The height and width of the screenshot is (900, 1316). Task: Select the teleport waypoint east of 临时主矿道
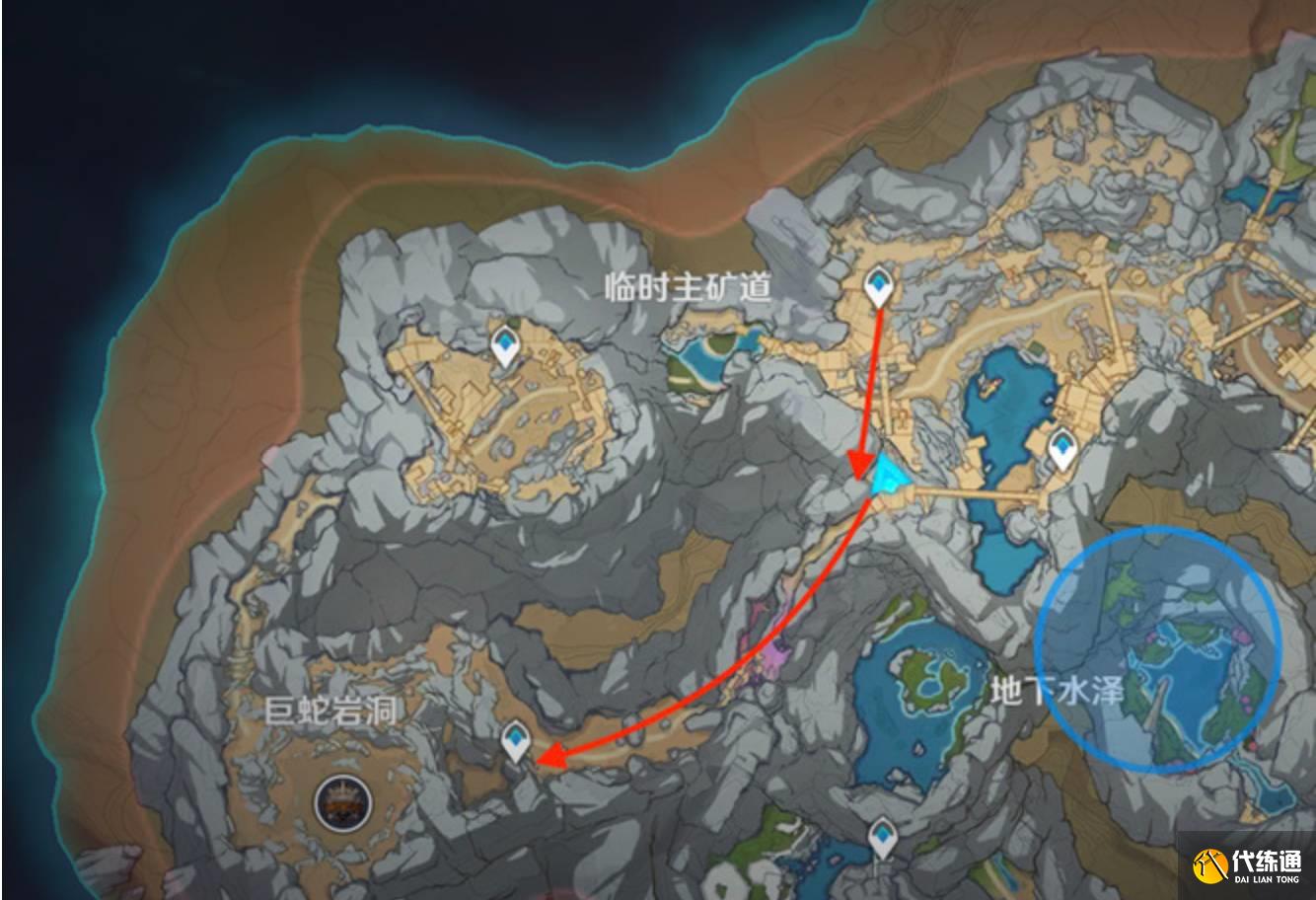click(x=1062, y=446)
